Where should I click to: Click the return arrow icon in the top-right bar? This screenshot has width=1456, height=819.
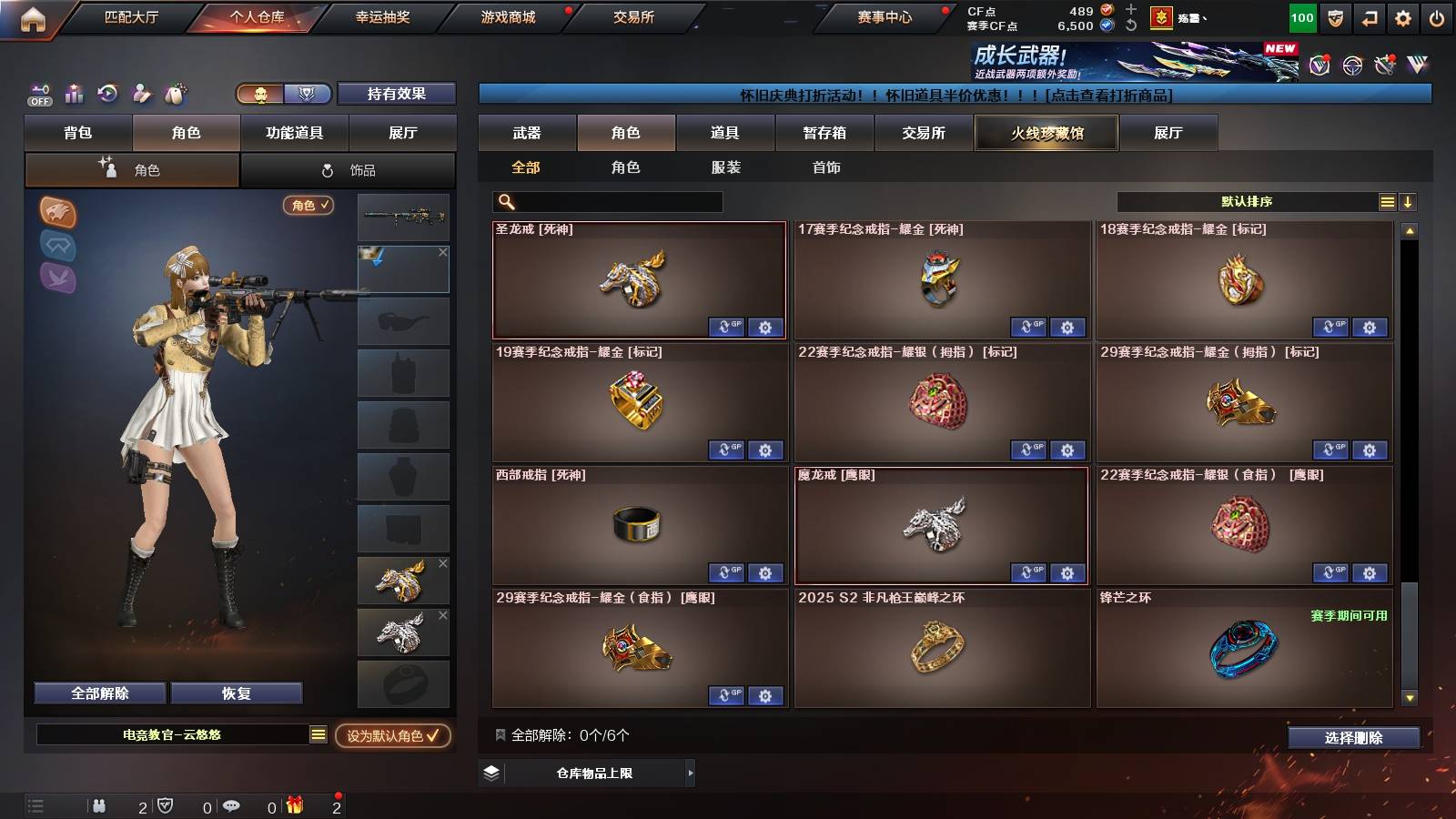point(1366,16)
